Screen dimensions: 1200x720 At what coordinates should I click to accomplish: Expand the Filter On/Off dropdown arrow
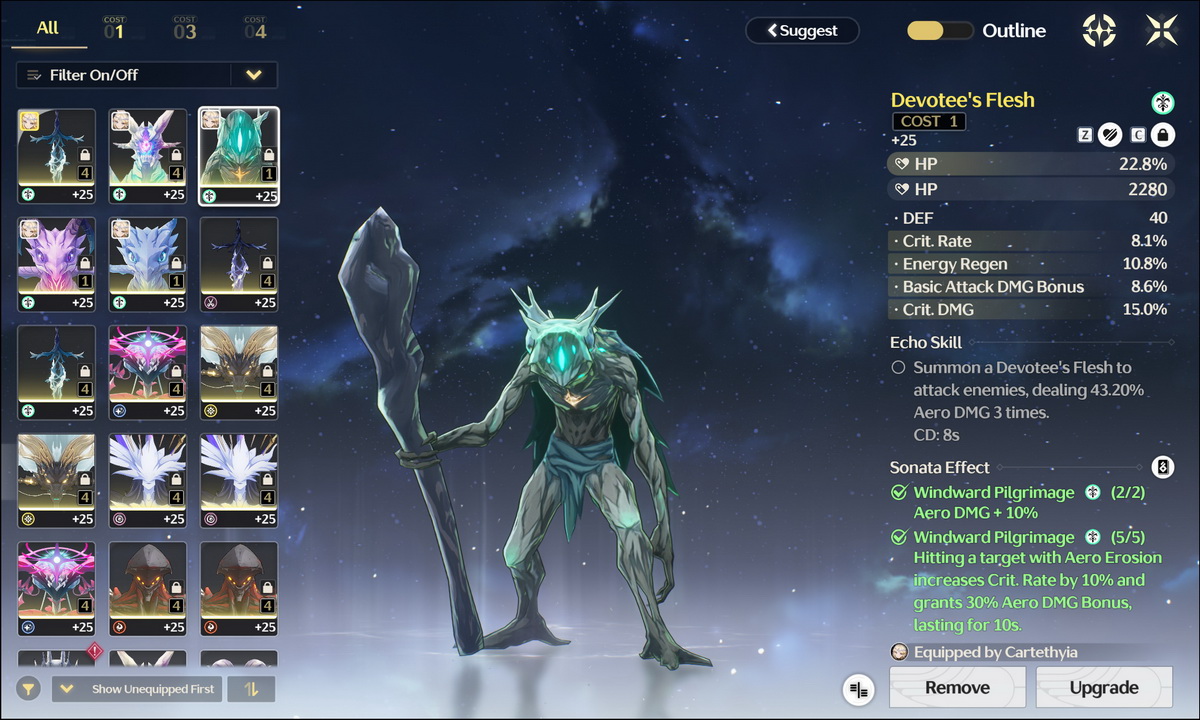(254, 75)
